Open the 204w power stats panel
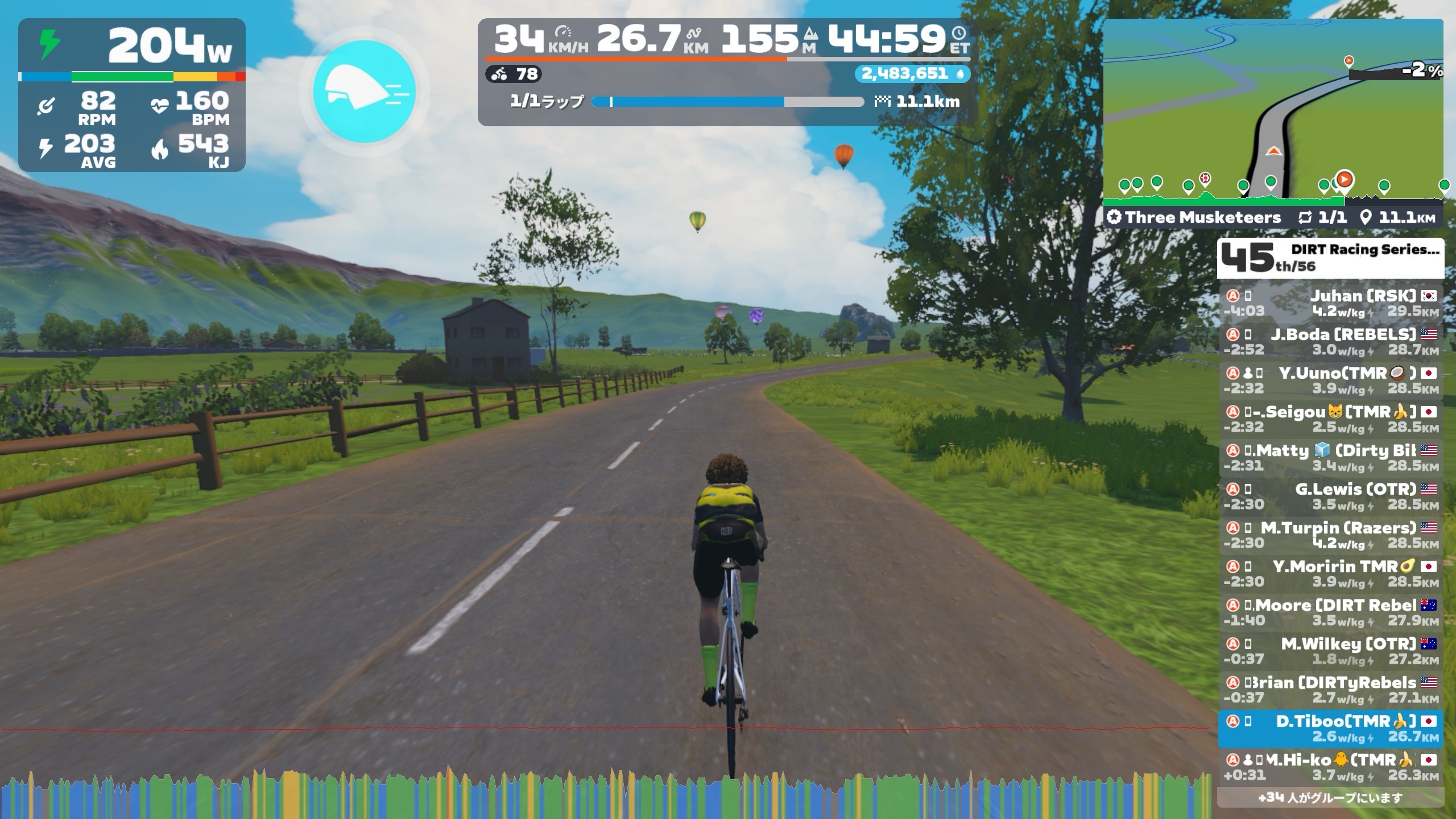Viewport: 1456px width, 819px height. 132,94
